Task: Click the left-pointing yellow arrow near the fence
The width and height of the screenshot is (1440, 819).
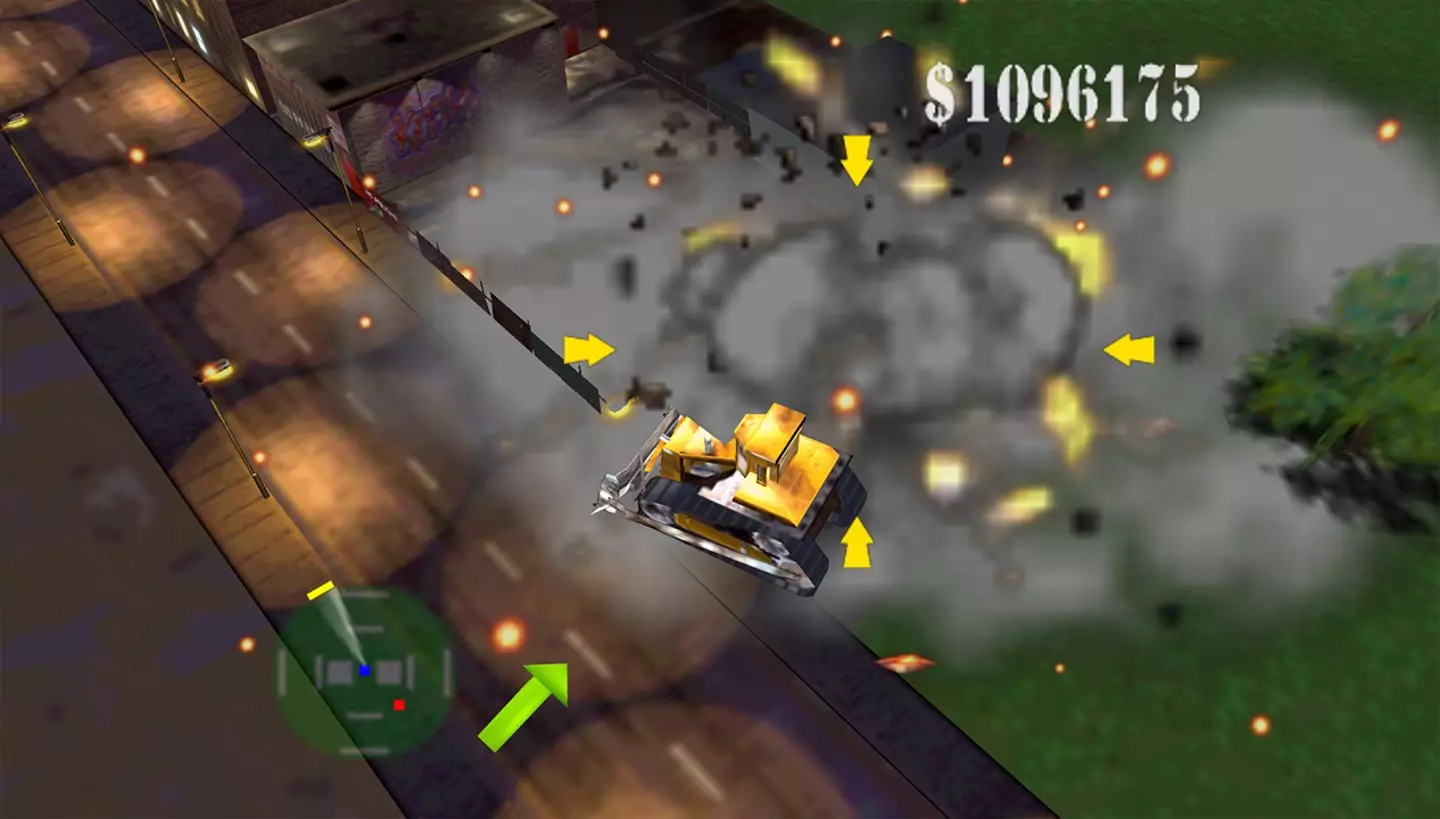Action: pyautogui.click(x=1130, y=351)
